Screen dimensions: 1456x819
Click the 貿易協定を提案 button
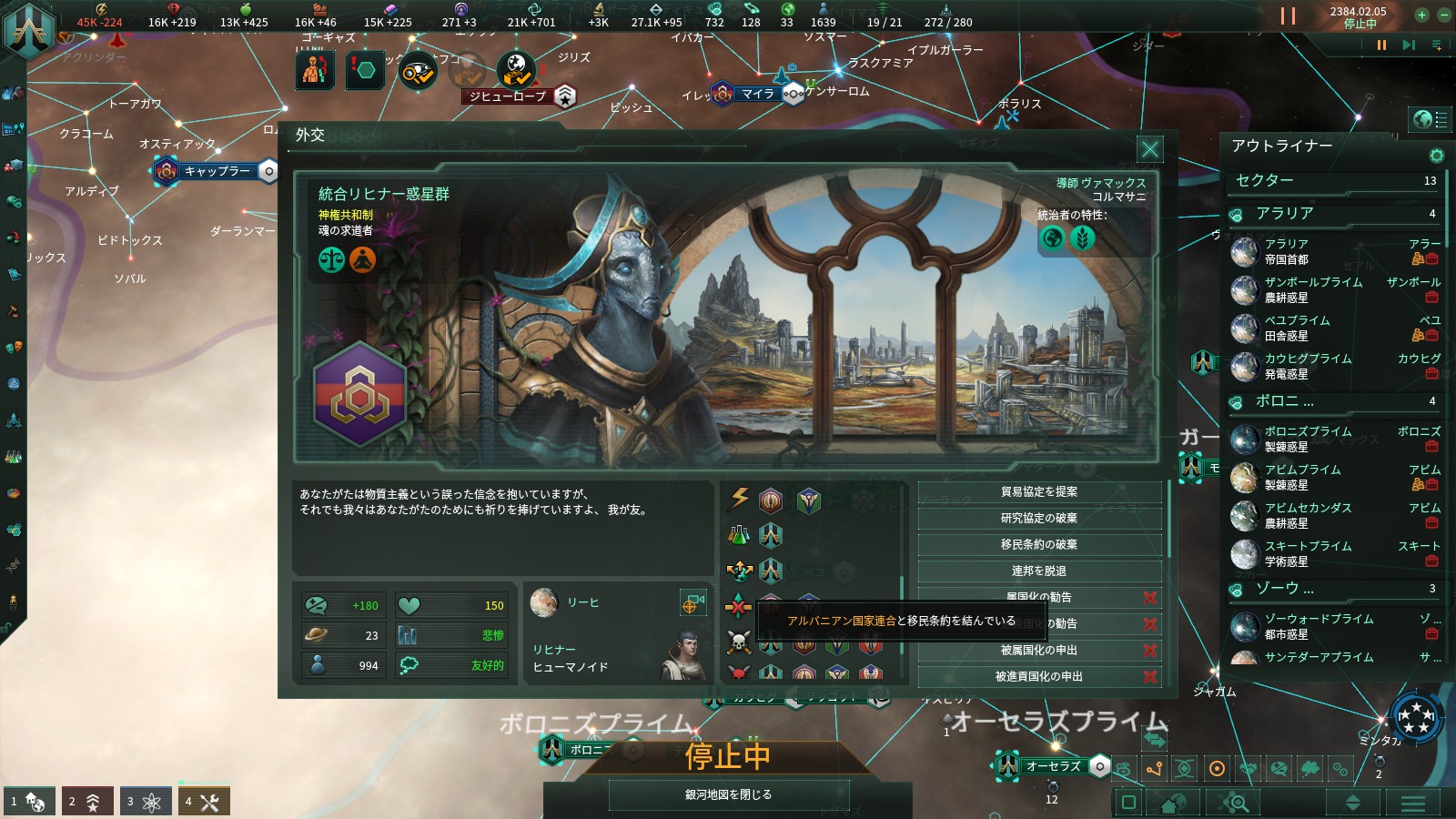[1040, 491]
